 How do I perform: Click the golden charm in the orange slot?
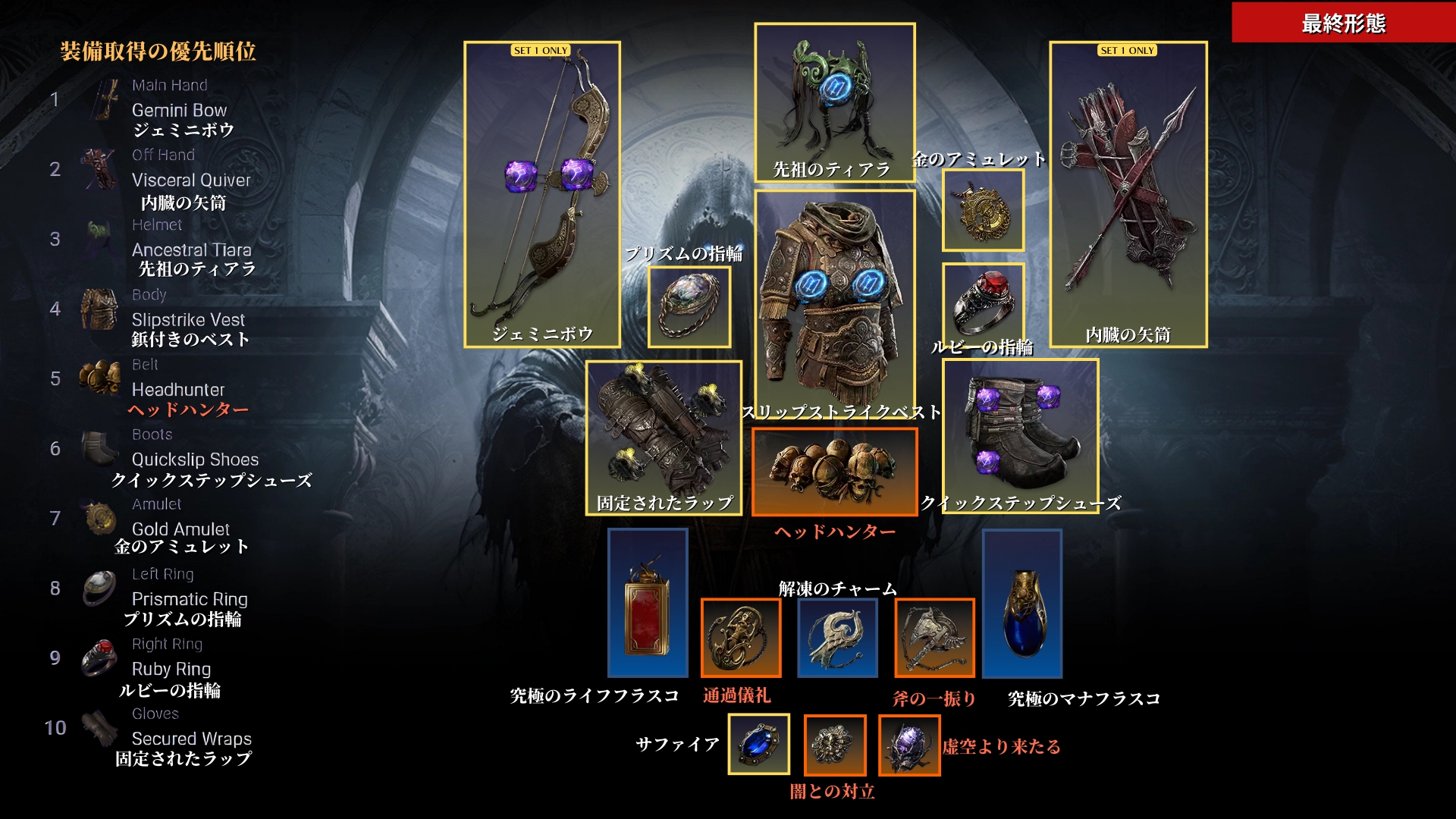point(740,638)
